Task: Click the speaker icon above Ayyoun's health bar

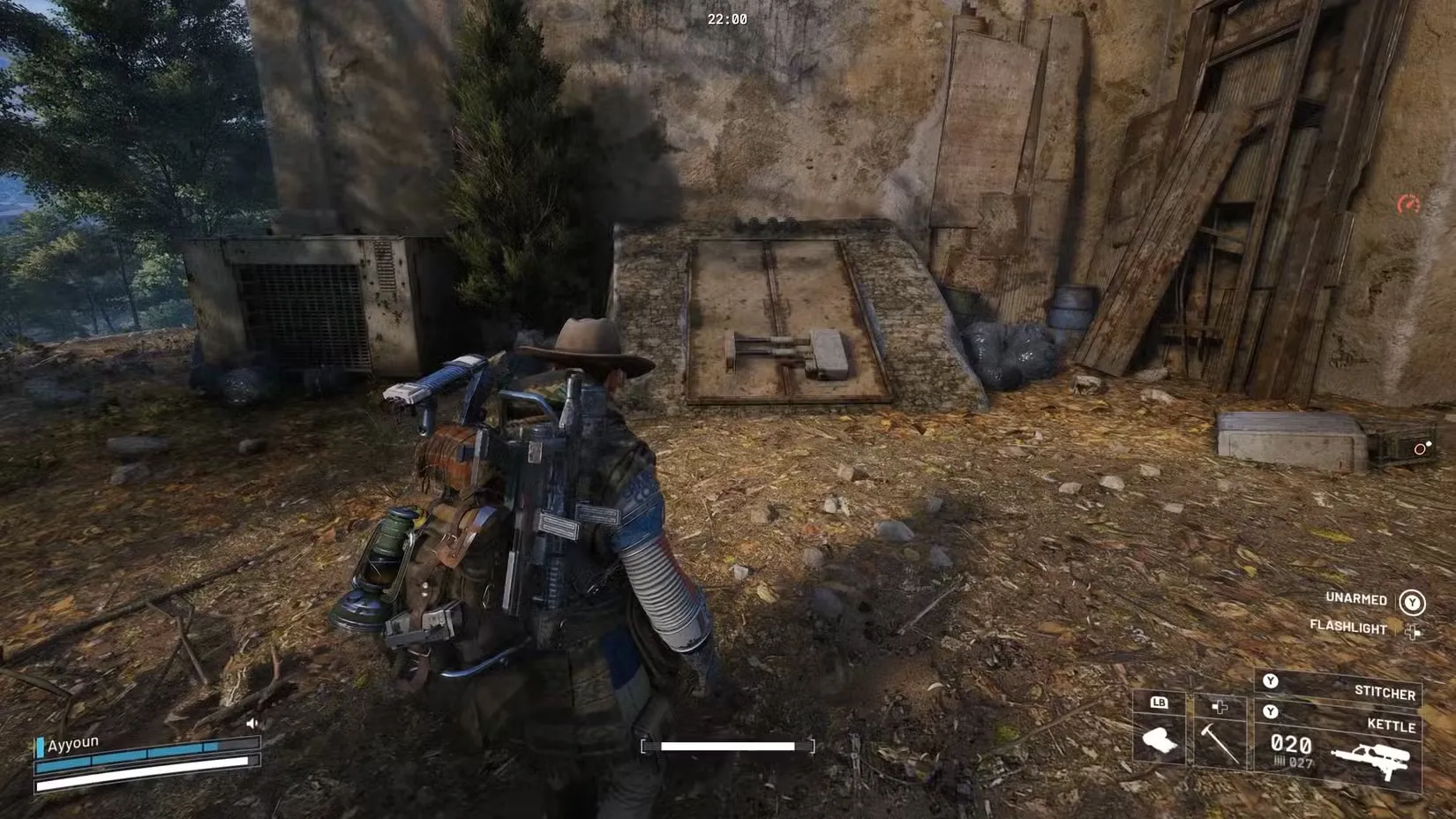Action: pyautogui.click(x=251, y=723)
